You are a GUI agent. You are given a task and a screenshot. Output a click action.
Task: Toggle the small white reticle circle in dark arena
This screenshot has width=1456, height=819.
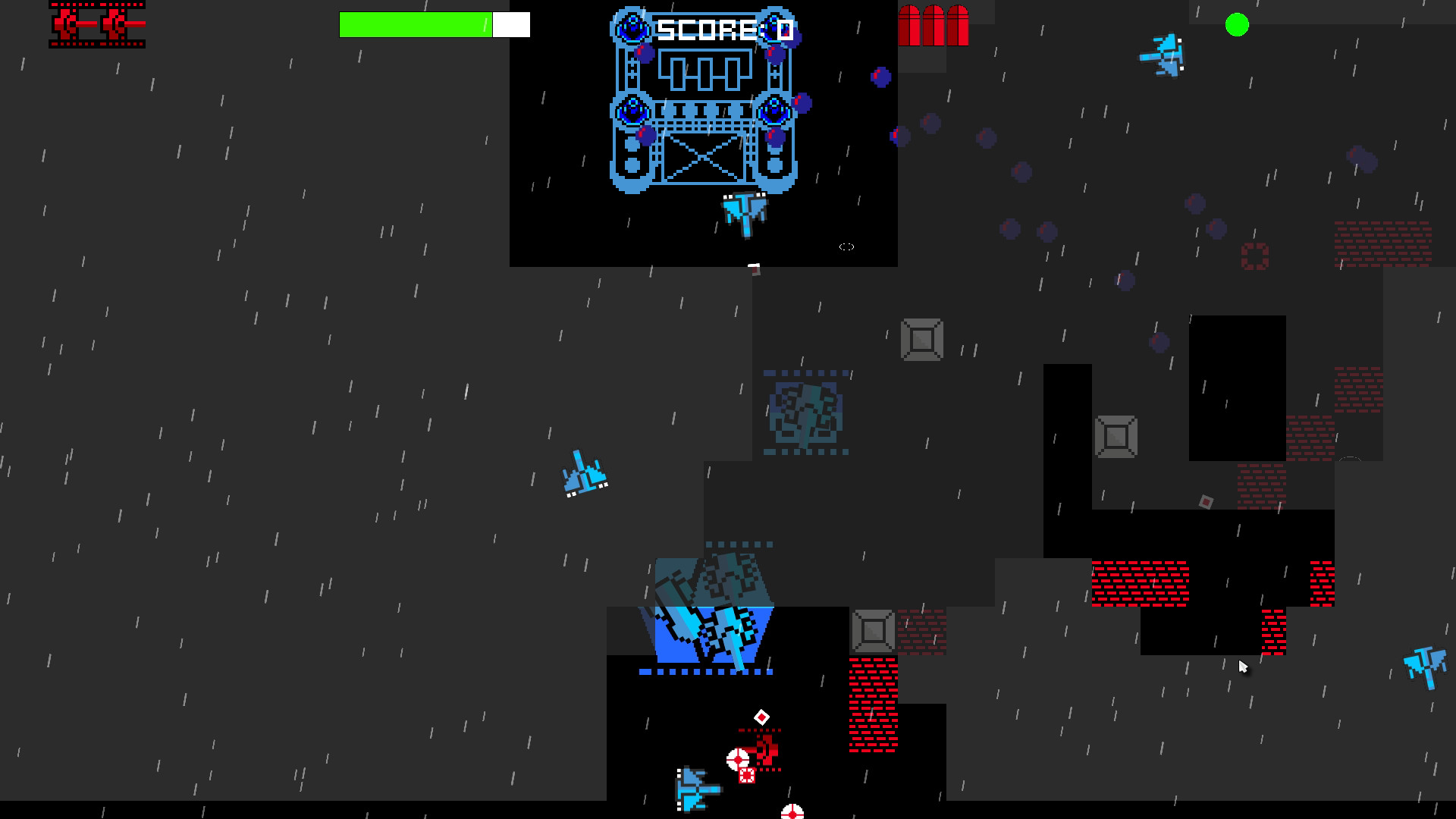point(846,246)
